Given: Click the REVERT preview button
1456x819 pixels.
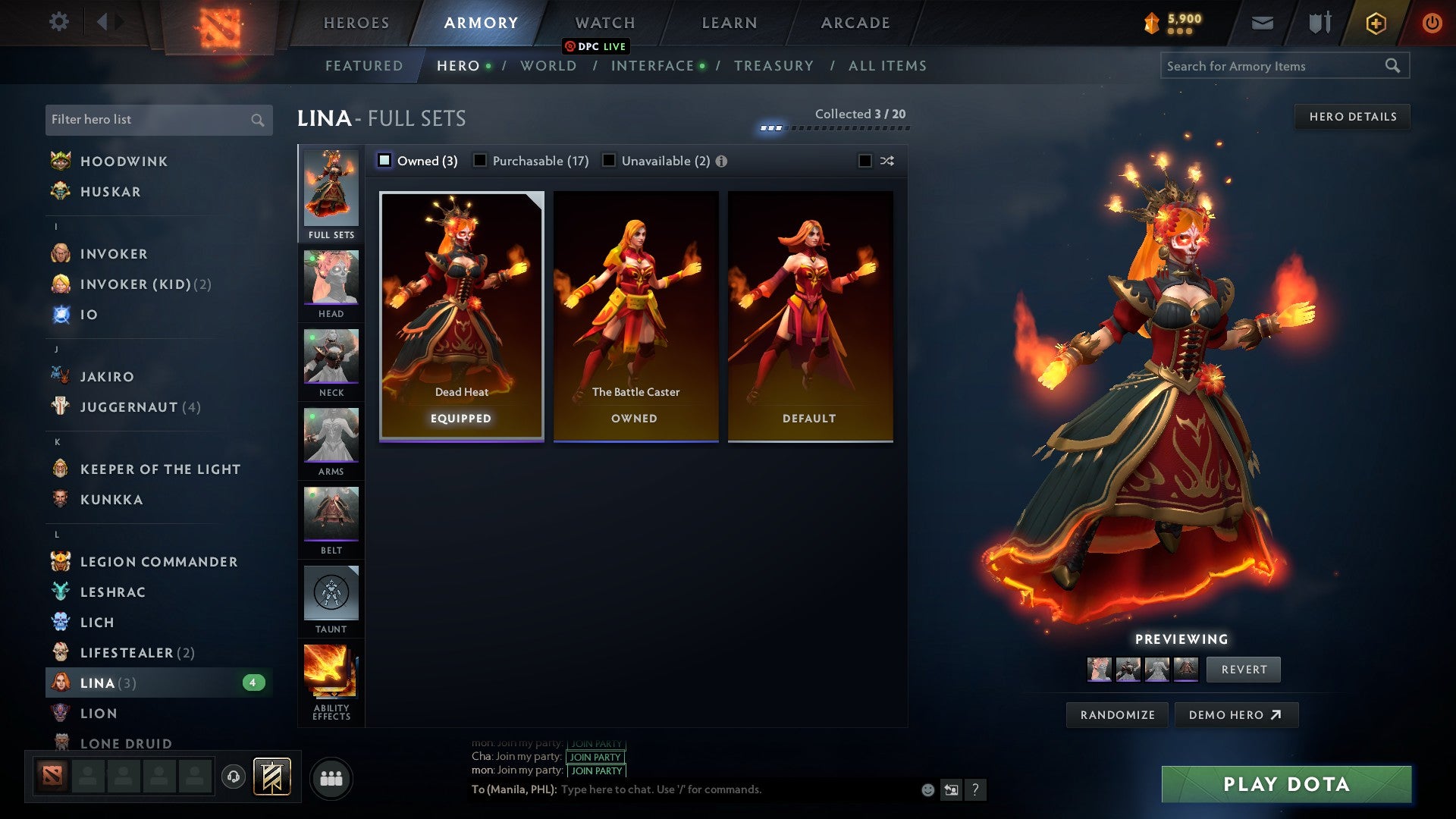Looking at the screenshot, I should click(x=1243, y=670).
